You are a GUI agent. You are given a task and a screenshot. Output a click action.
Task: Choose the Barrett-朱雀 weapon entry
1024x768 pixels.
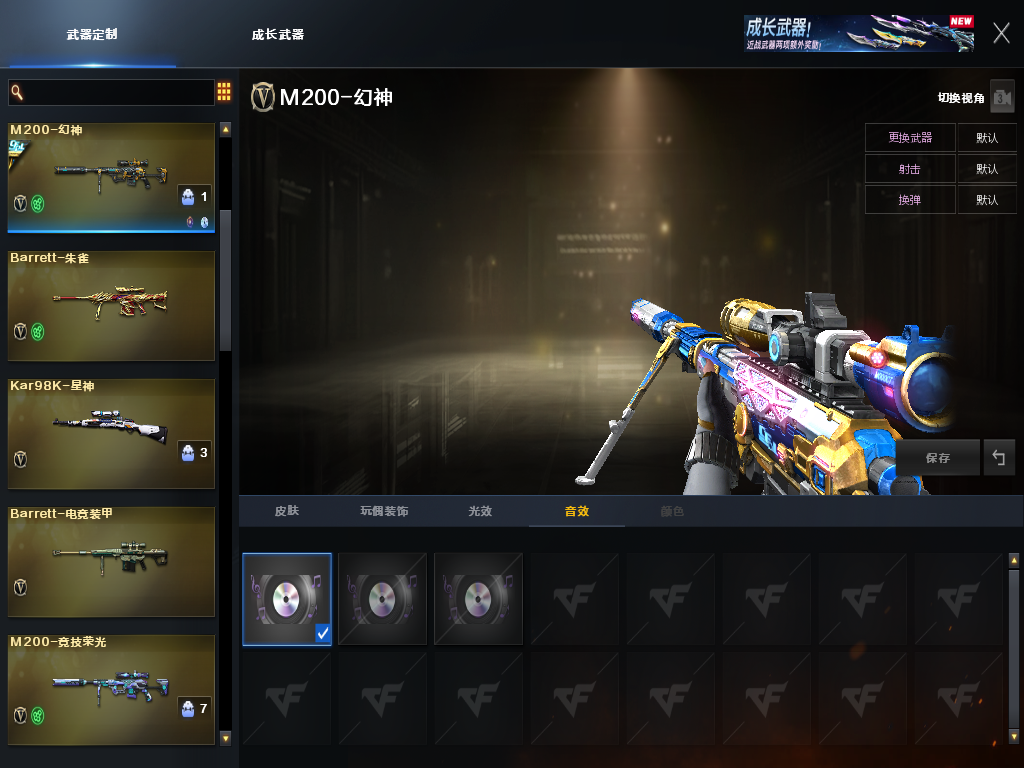coord(111,305)
